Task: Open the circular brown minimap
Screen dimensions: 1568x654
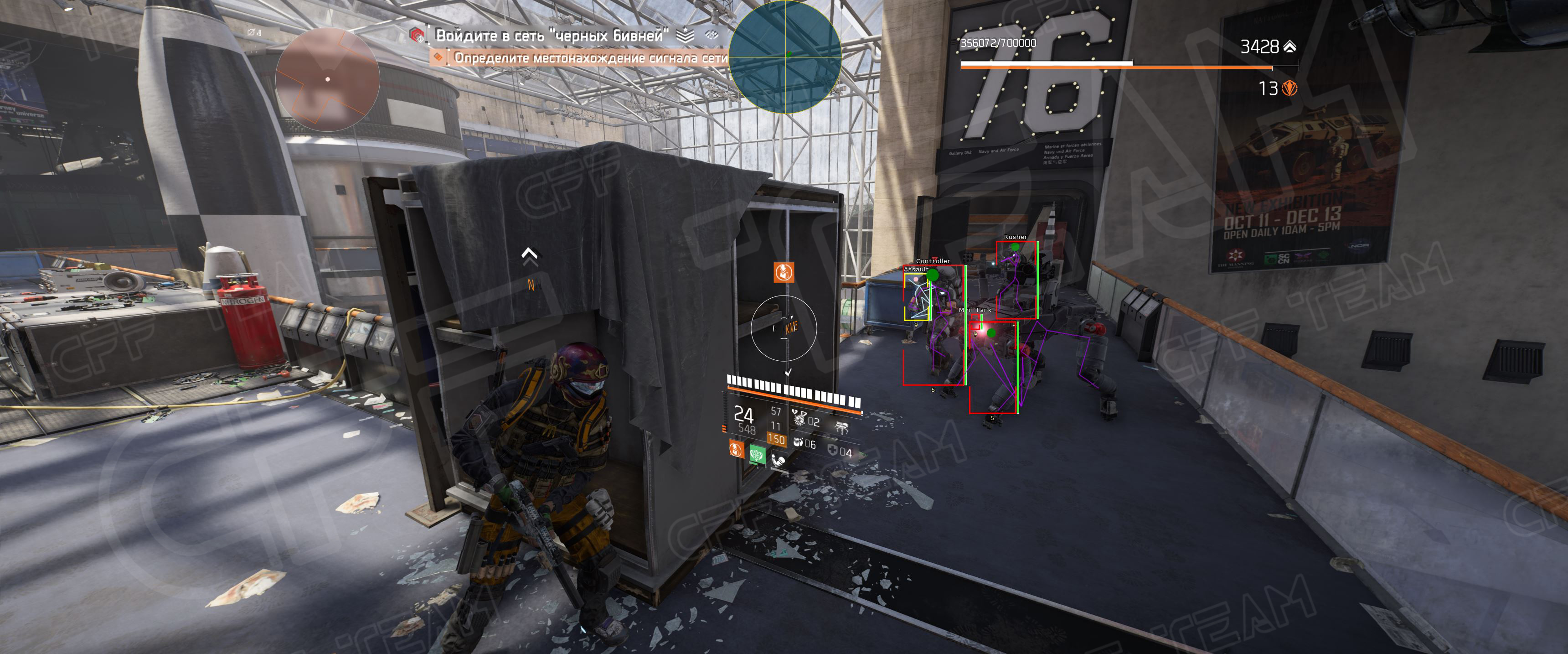Action: click(327, 79)
